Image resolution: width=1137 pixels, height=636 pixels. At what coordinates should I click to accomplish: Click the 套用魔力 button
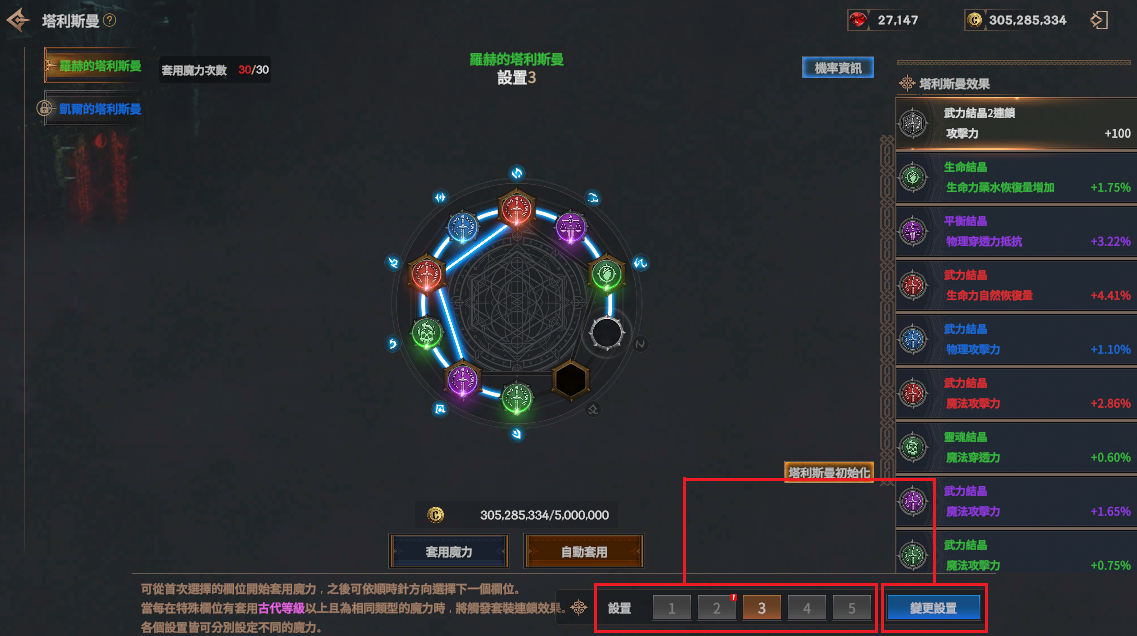pyautogui.click(x=449, y=551)
